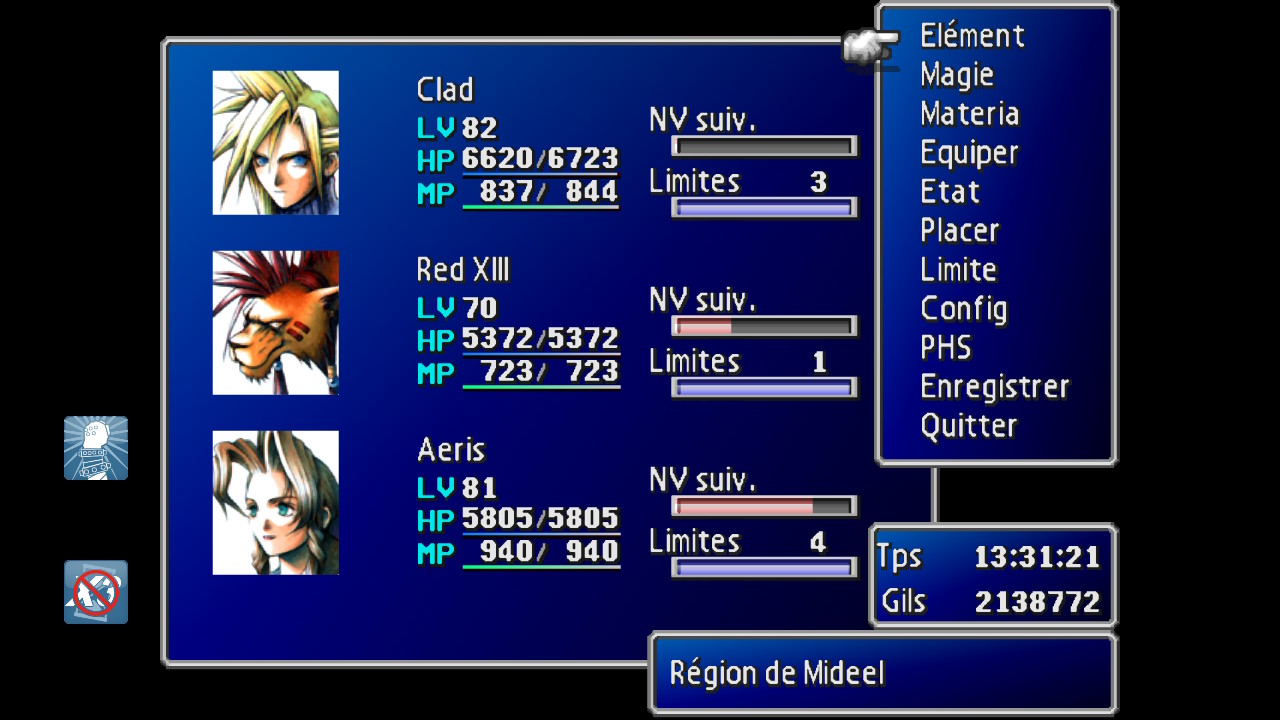
Task: Select Enregistrer to save the game
Action: (x=994, y=387)
